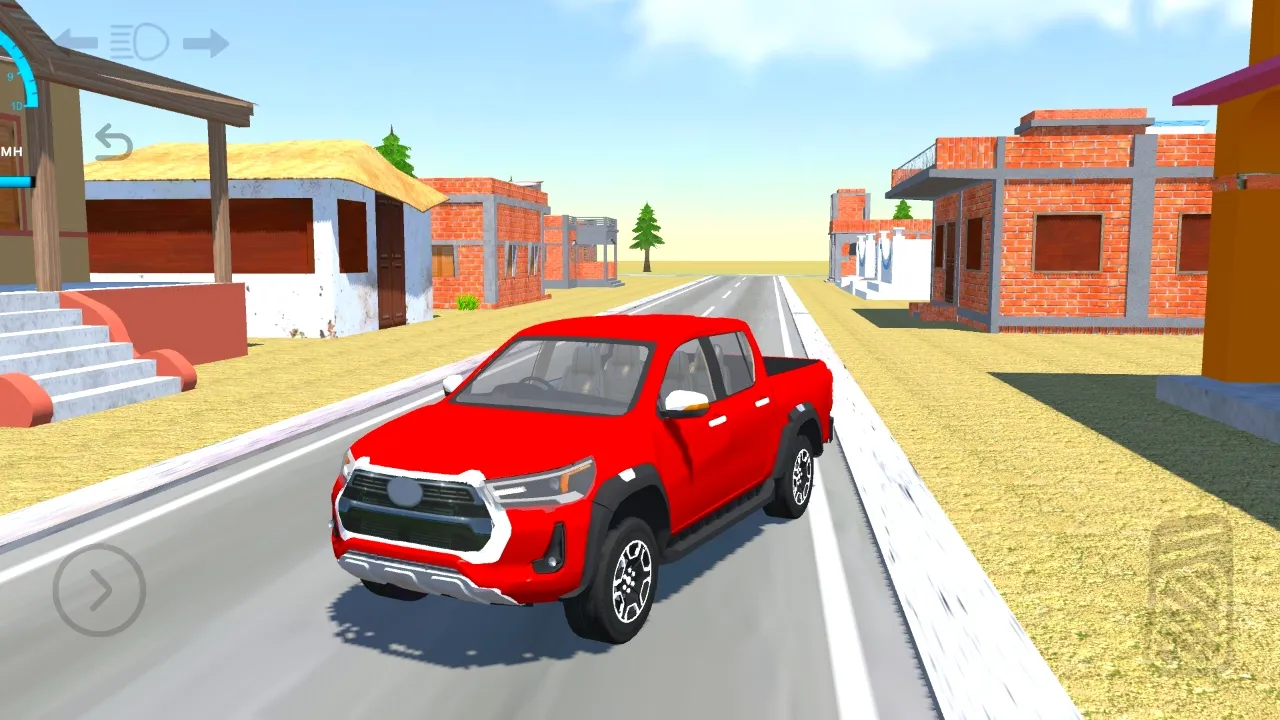Click the blue fuel bar below KMH

point(16,180)
